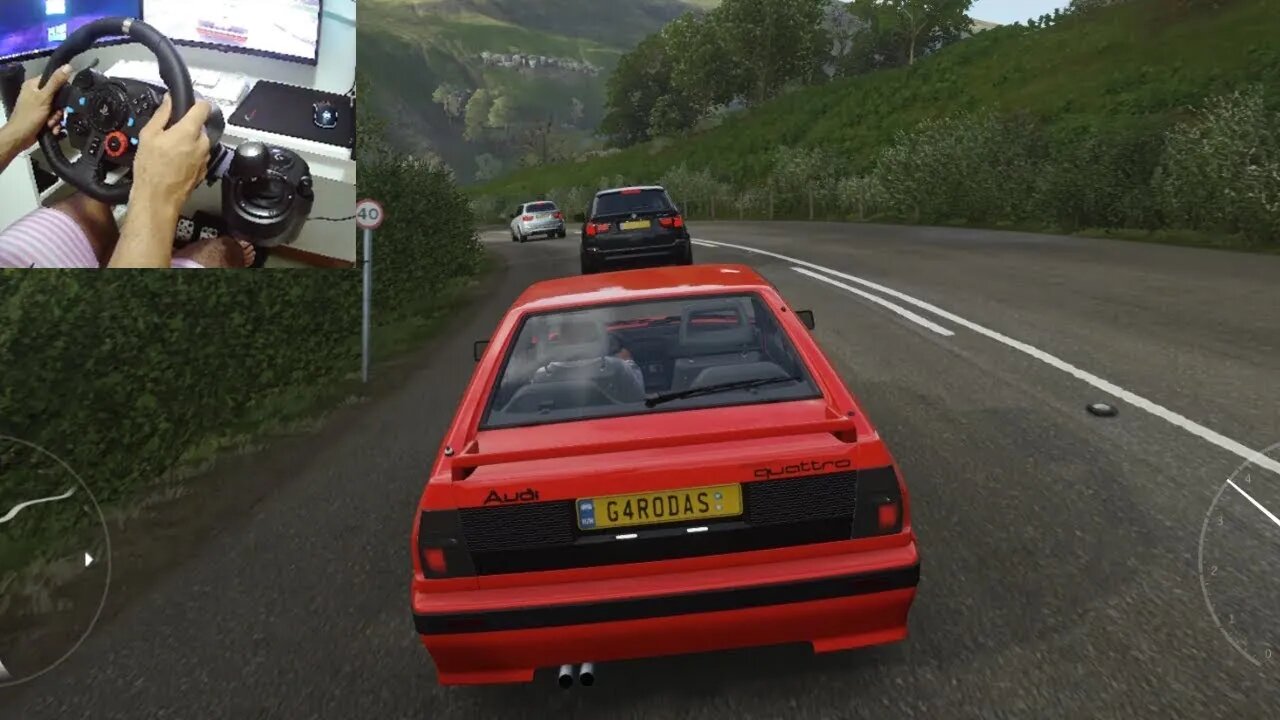Click the Logitech logo on the wheel center
Viewport: 1280px width, 720px height.
[106, 111]
